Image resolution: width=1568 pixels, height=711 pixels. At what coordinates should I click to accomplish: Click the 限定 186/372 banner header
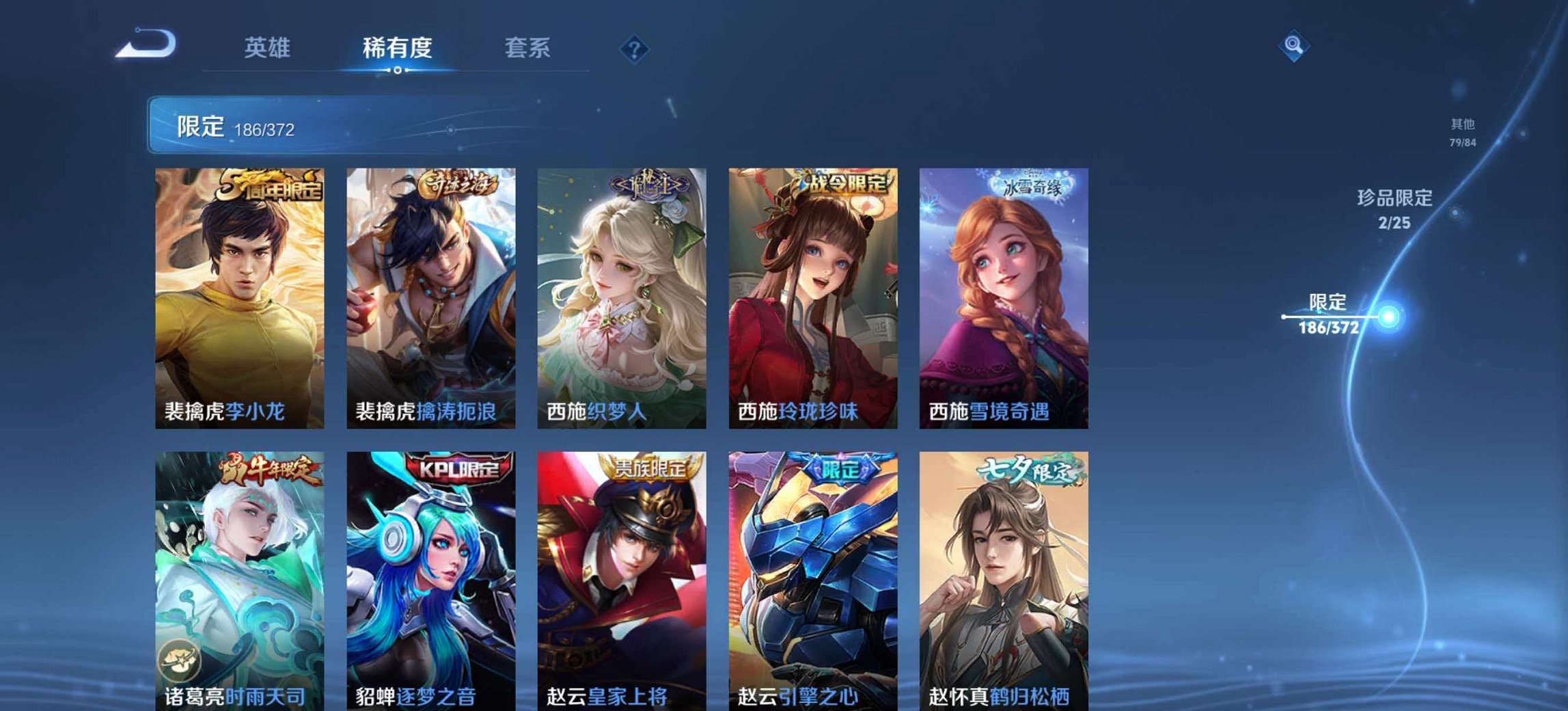260,126
